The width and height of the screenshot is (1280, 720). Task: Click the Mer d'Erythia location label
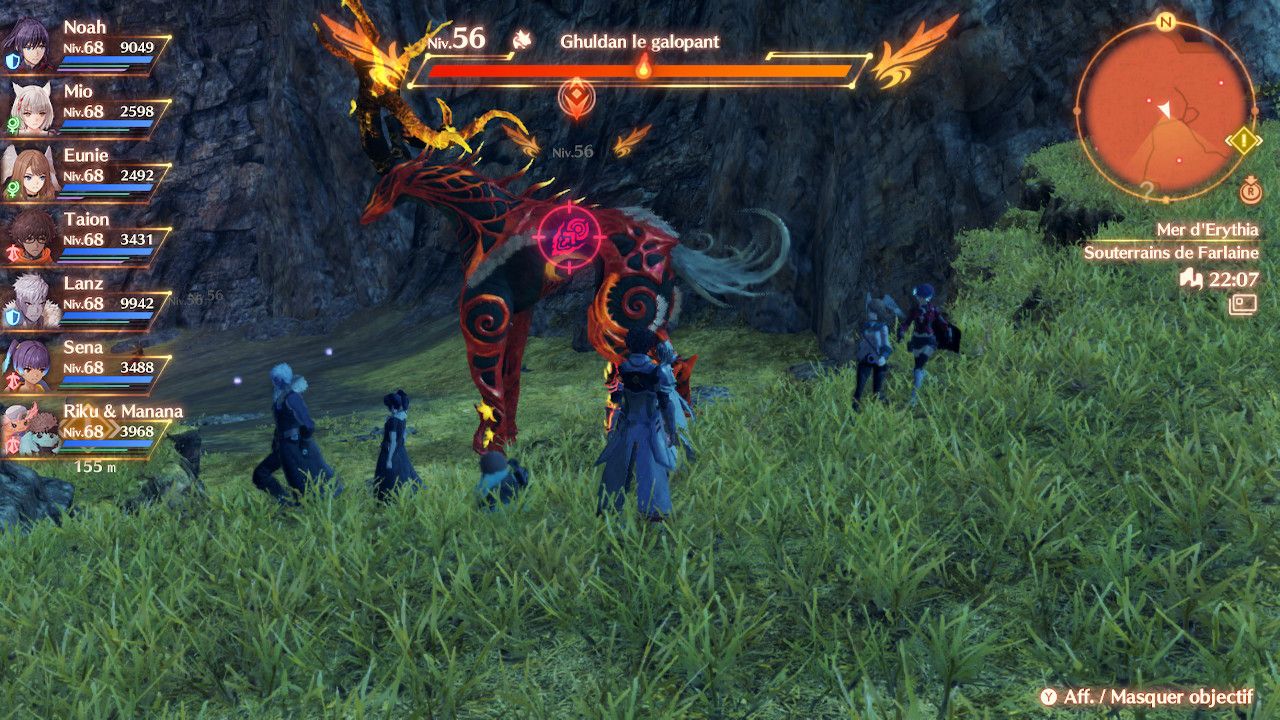point(1207,230)
